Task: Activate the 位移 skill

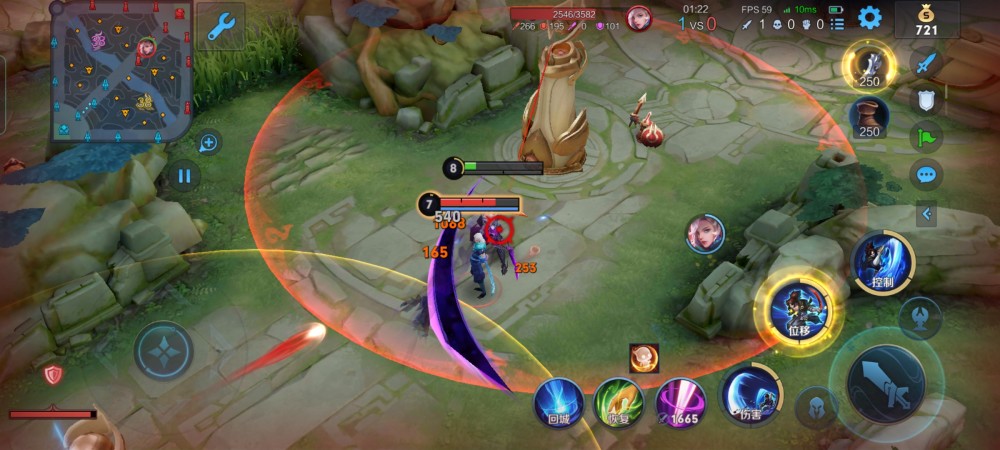Action: click(799, 309)
